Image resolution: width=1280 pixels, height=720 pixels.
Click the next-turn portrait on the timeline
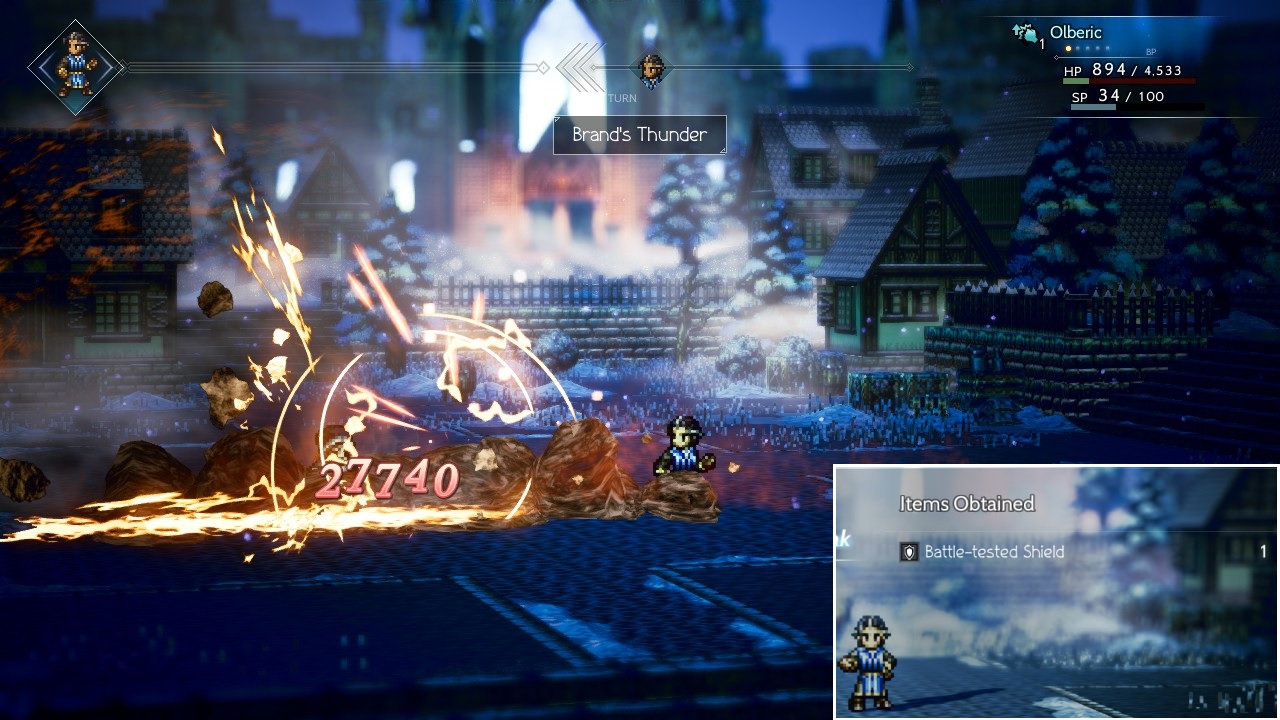click(x=652, y=69)
